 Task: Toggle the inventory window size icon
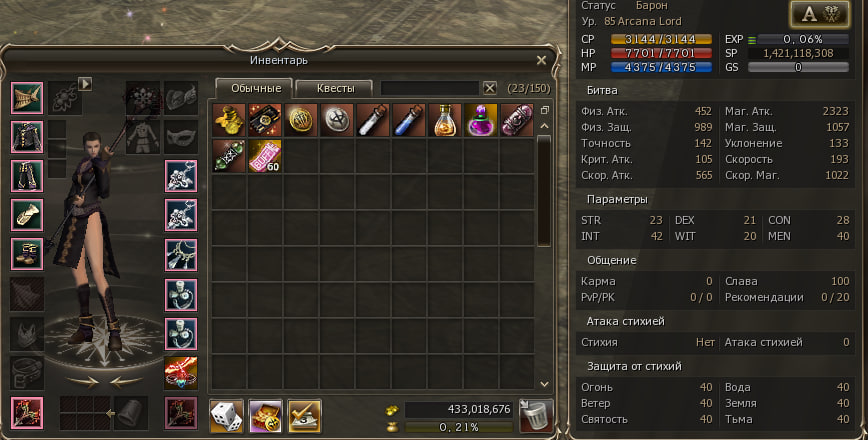click(x=545, y=111)
